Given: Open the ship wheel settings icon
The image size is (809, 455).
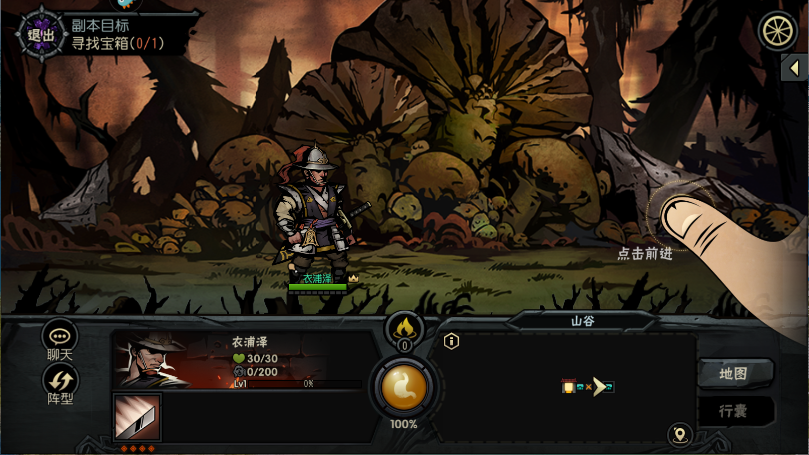Looking at the screenshot, I should click(x=776, y=31).
